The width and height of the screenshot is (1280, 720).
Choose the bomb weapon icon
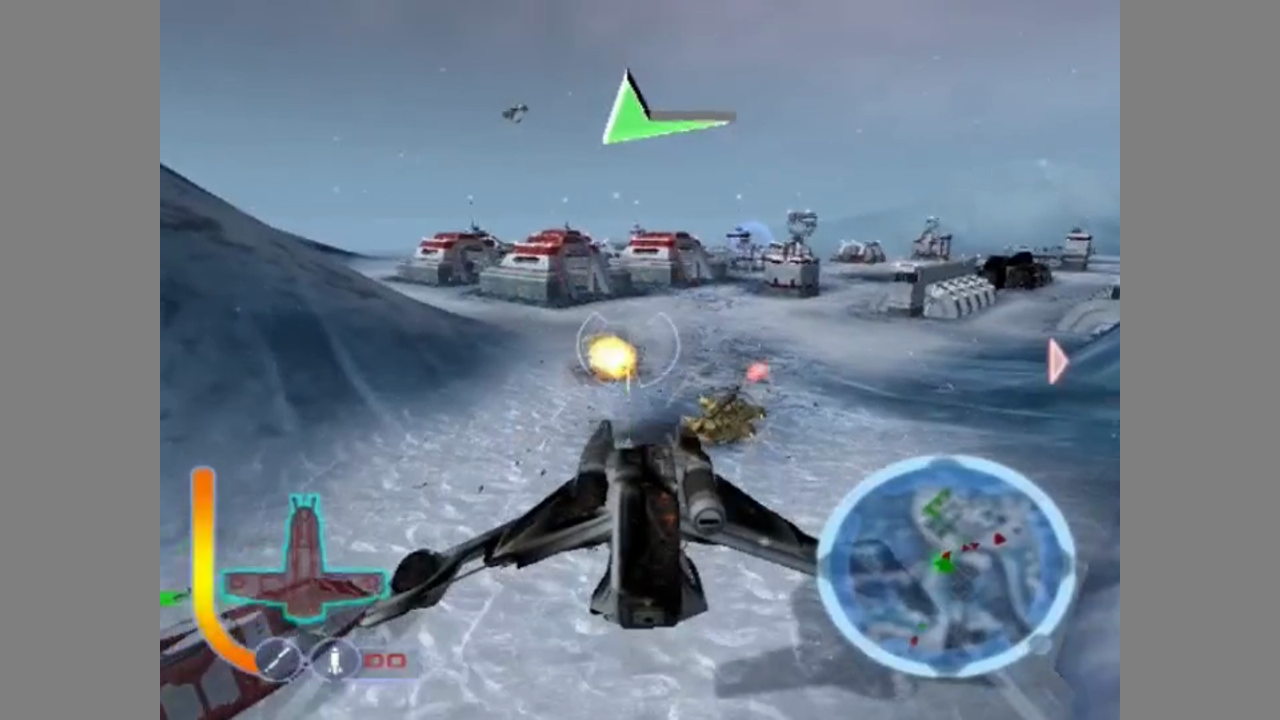[335, 659]
